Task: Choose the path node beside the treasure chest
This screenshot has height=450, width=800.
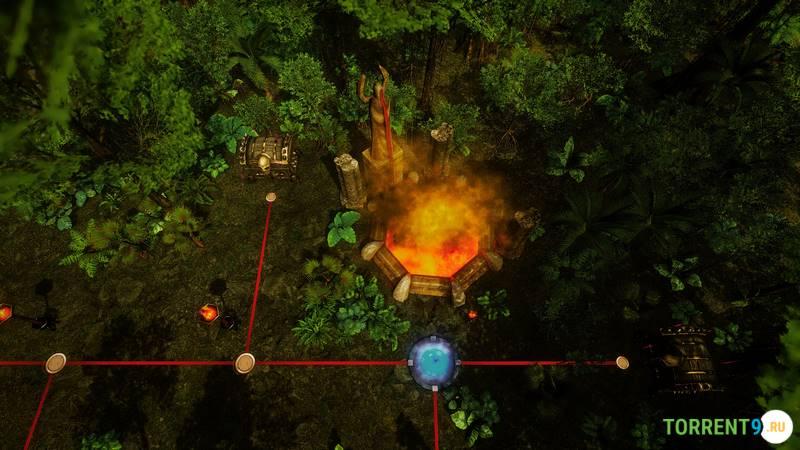Action: click(270, 198)
